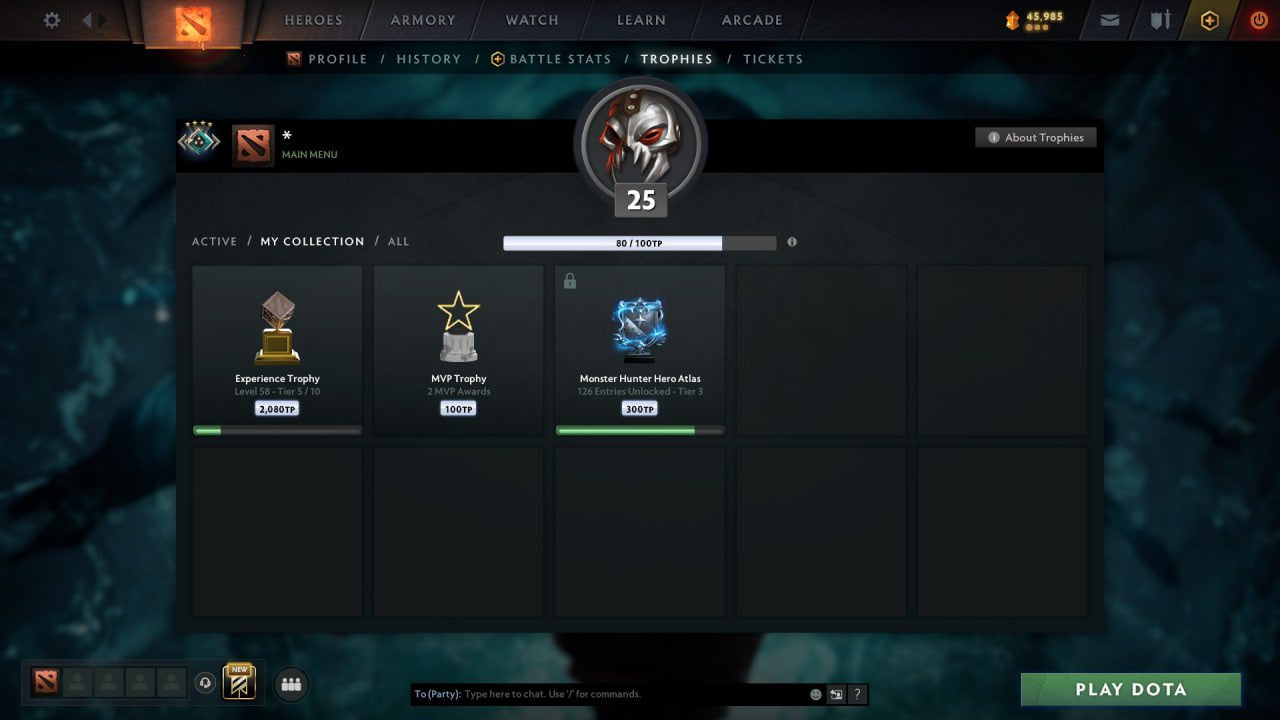Open the settings gear icon
Screen dimensions: 1280x720
click(51, 19)
